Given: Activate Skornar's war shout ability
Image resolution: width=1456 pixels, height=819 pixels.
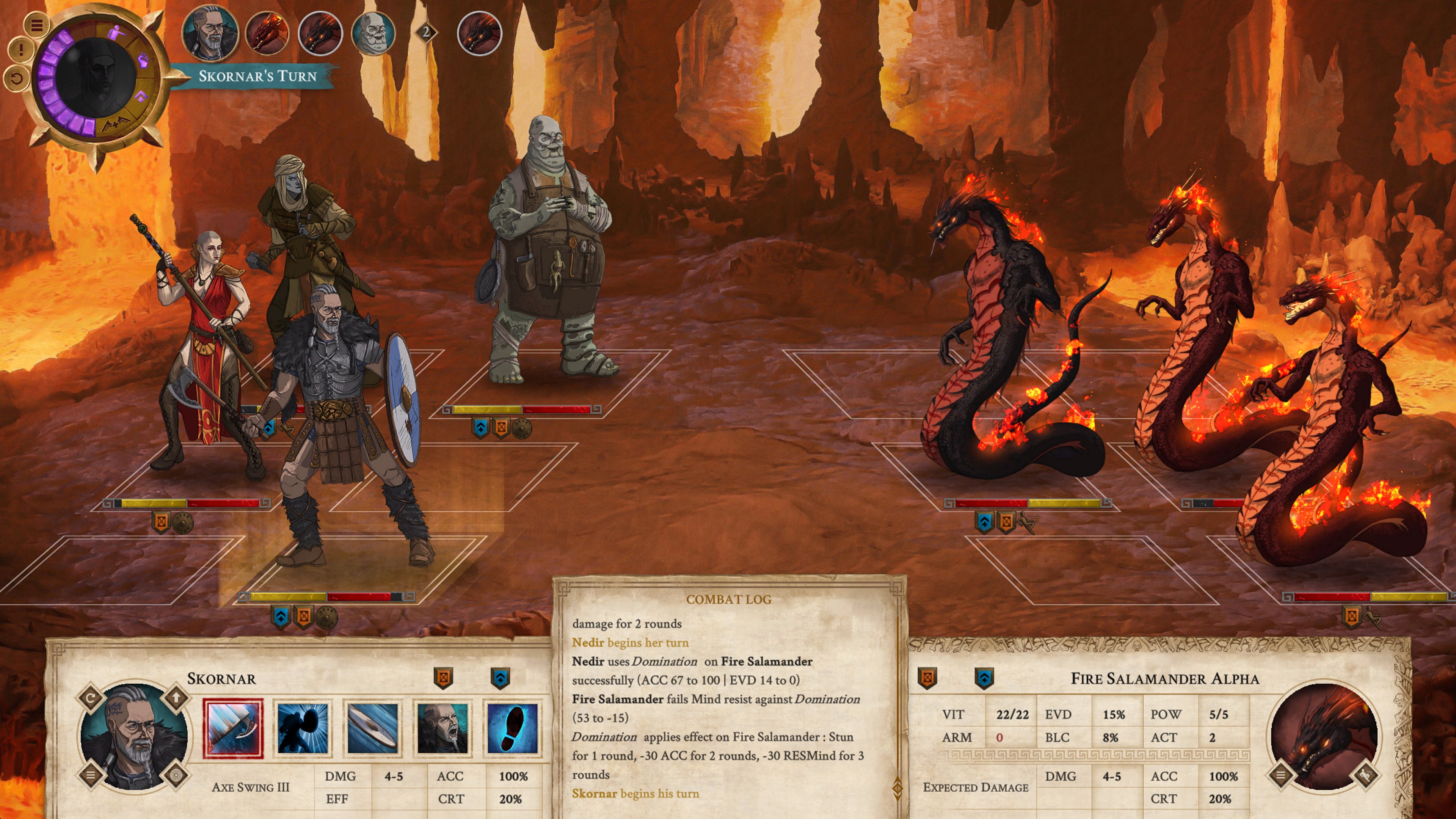Looking at the screenshot, I should click(x=442, y=728).
